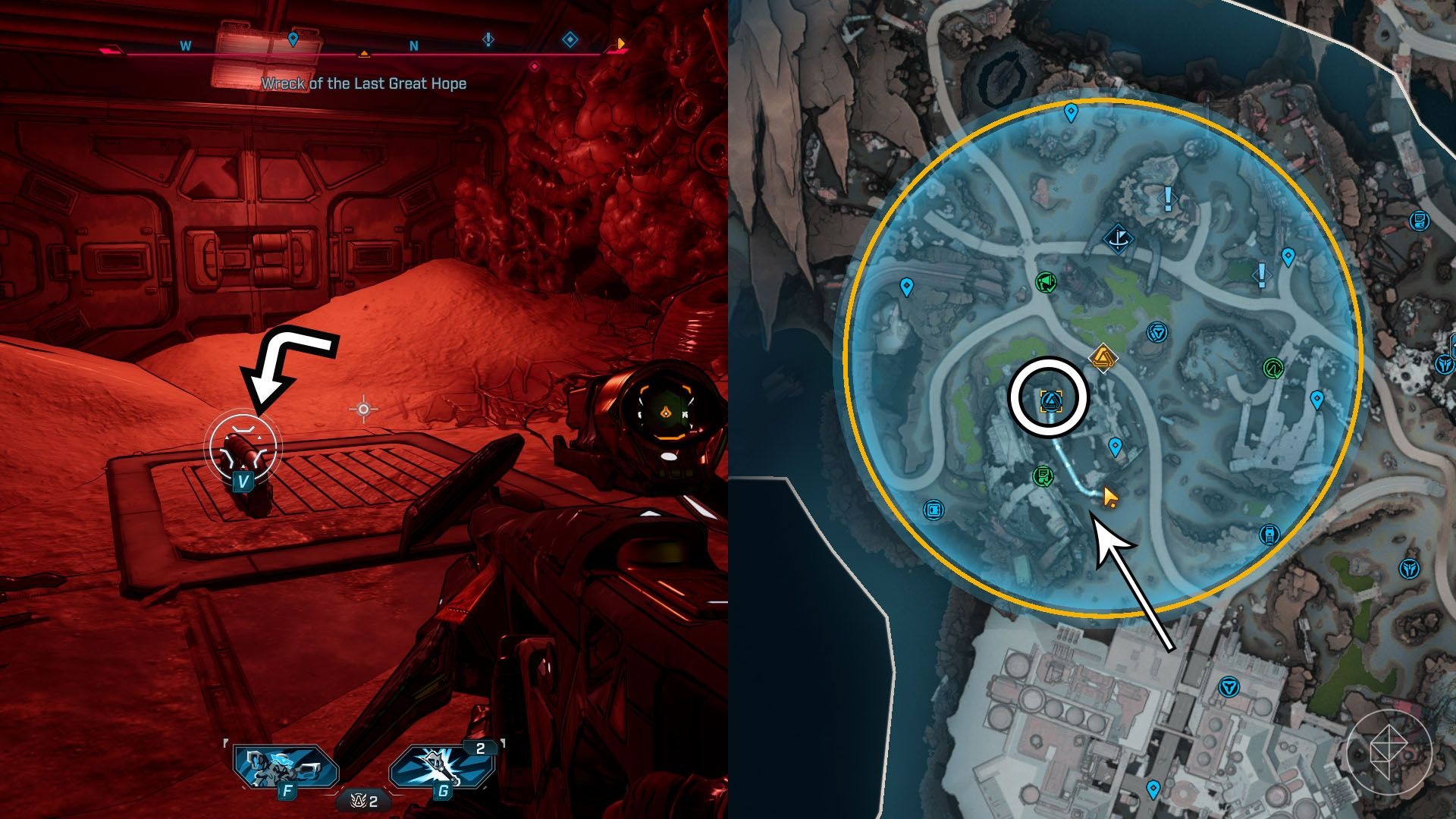Choose the green checklist map marker
This screenshot has width=1456, height=819.
[x=1043, y=476]
